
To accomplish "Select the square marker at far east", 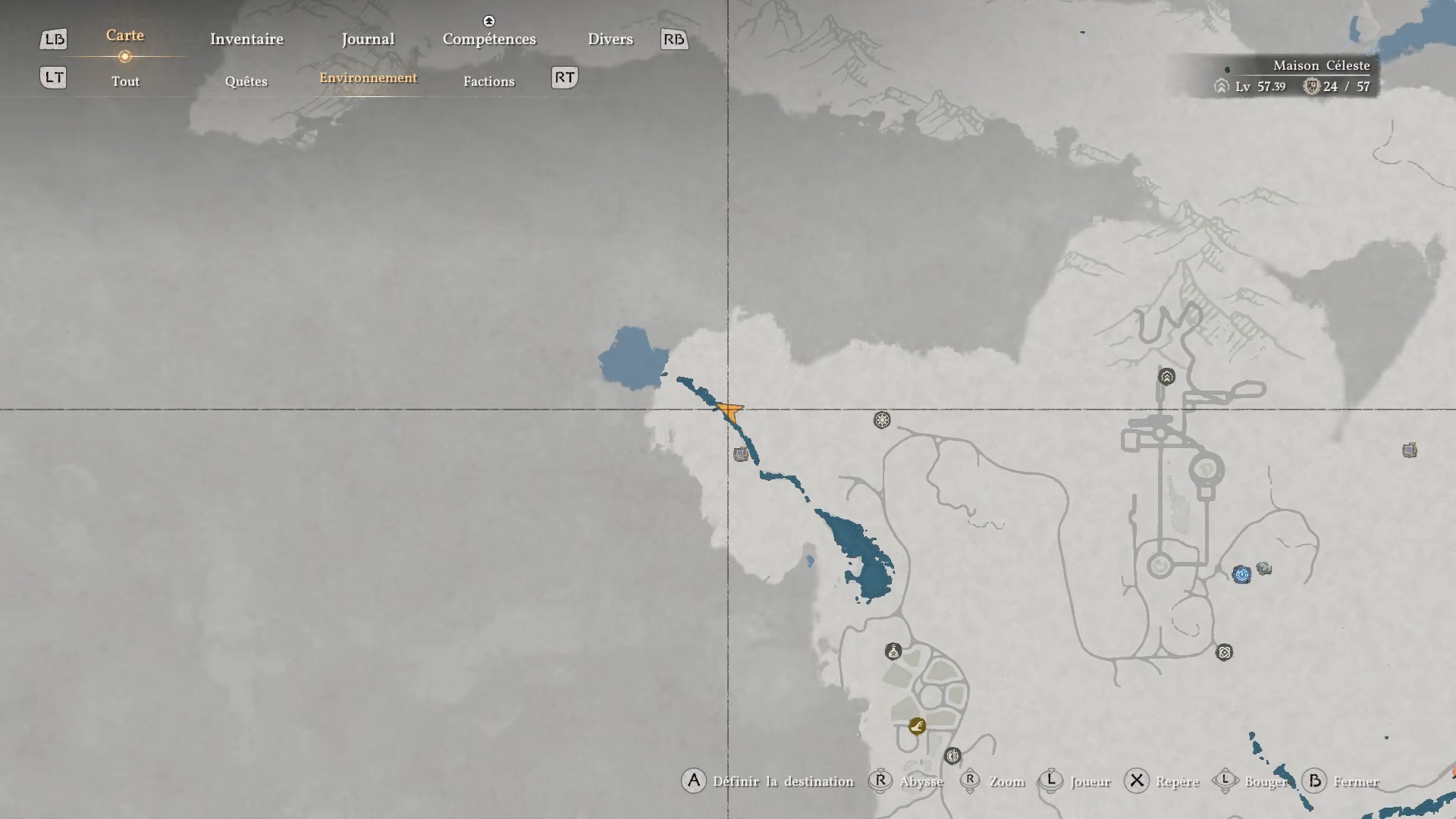I will pos(1410,450).
